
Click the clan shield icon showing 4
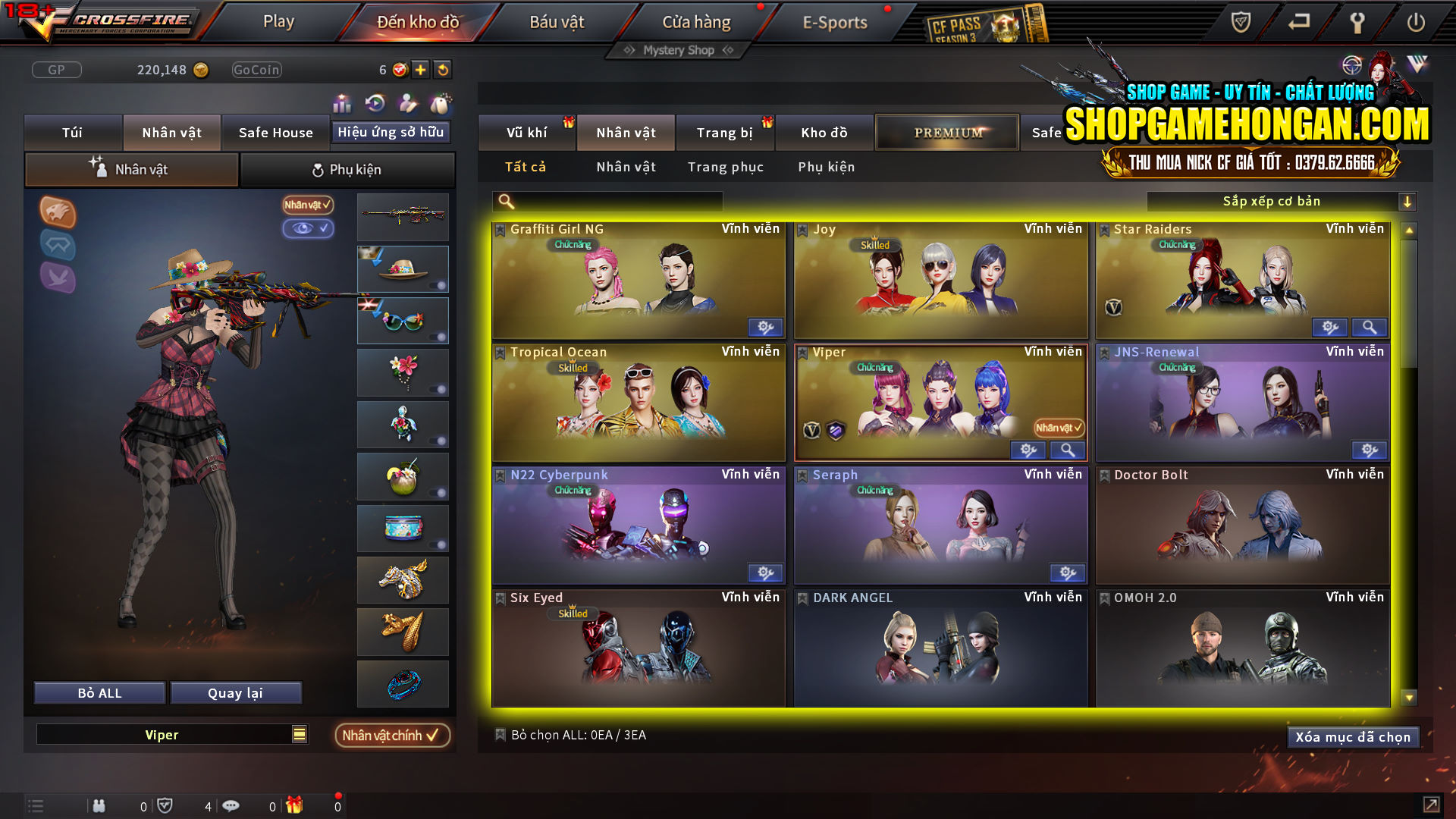click(x=165, y=805)
